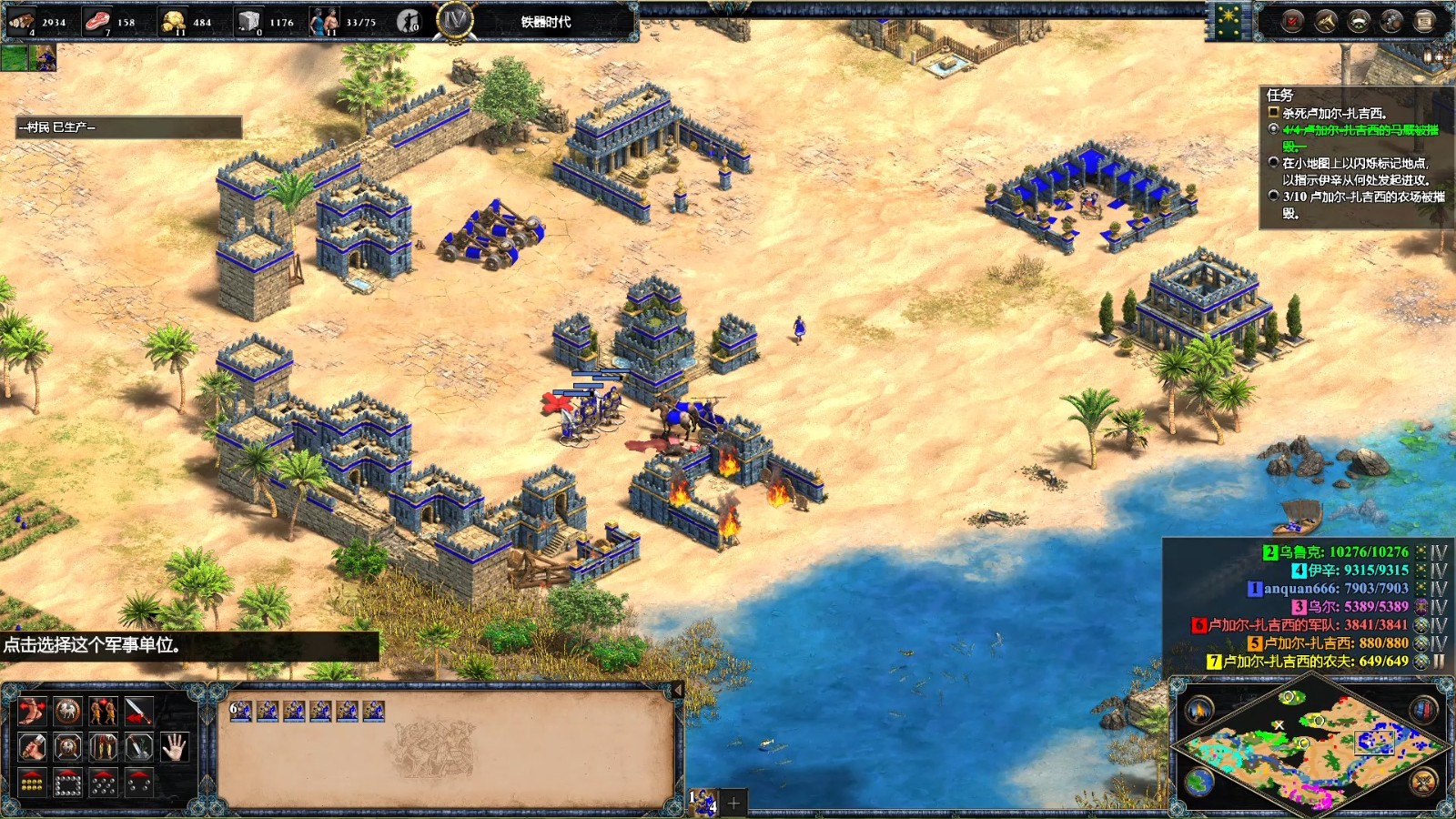This screenshot has height=819, width=1456.
Task: Activate the fist-holding-hammer command icon
Action: tap(32, 747)
